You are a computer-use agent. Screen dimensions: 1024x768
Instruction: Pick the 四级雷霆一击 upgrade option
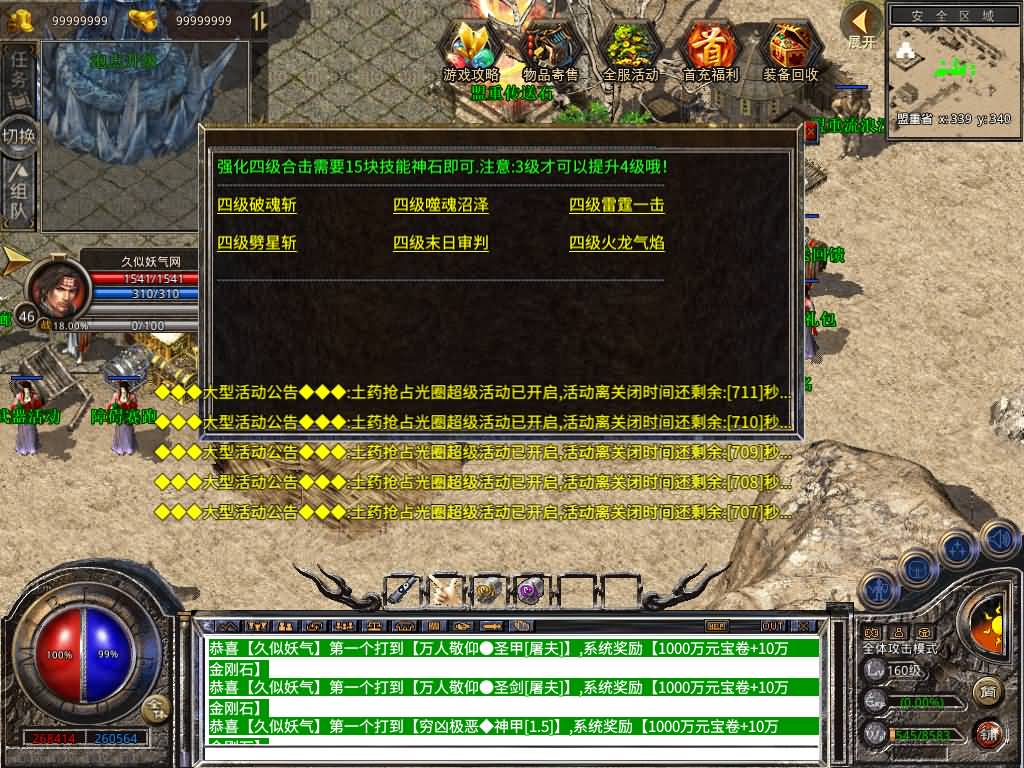[617, 206]
